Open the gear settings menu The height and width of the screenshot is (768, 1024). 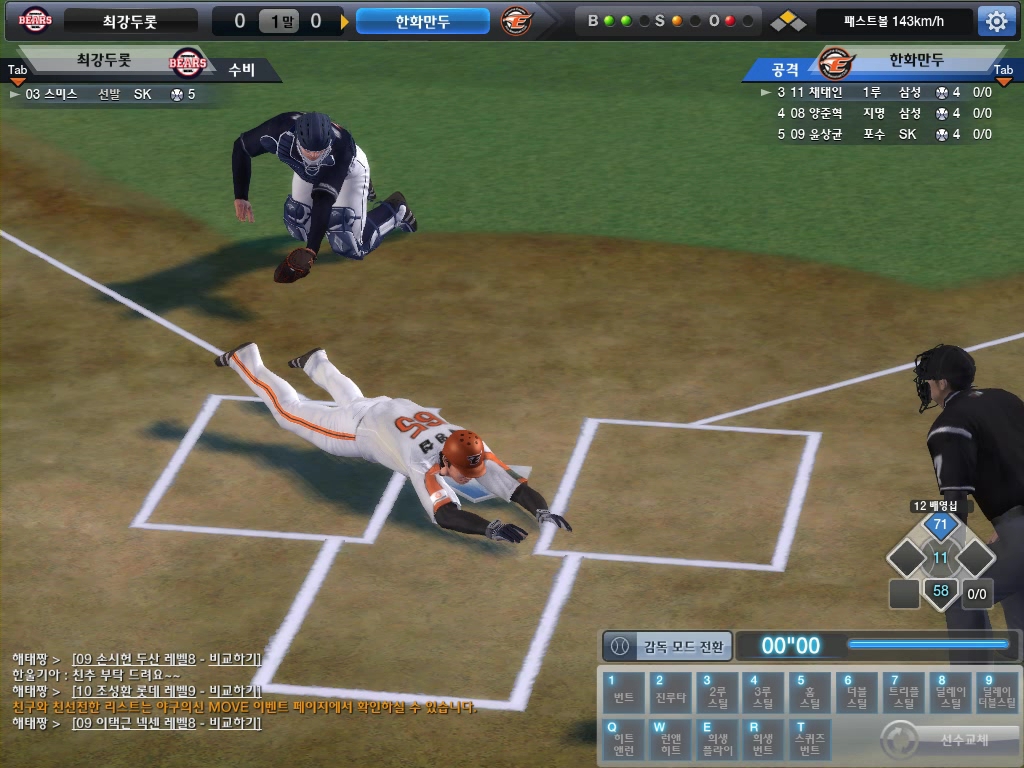(x=996, y=21)
